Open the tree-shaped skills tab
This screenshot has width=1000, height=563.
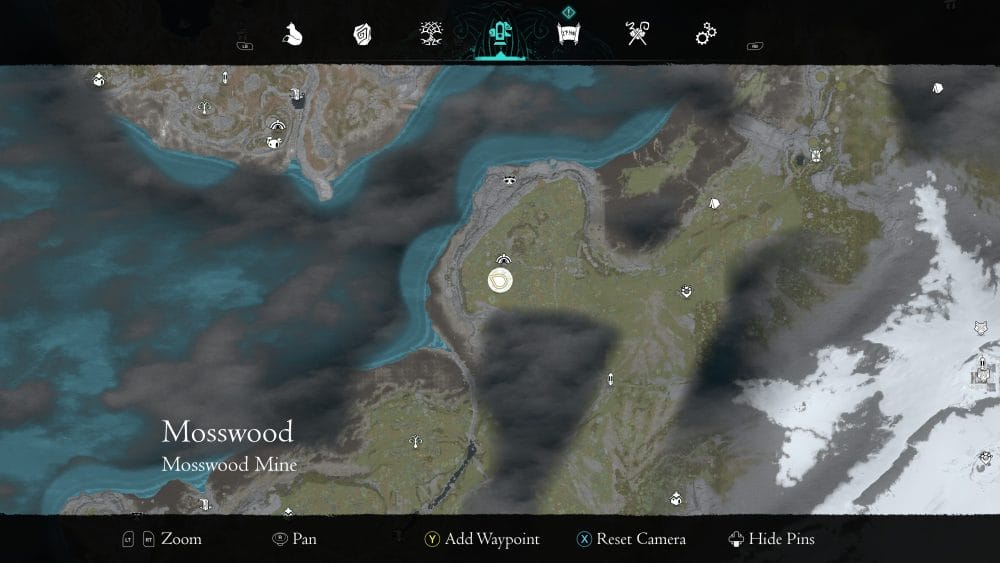[432, 36]
